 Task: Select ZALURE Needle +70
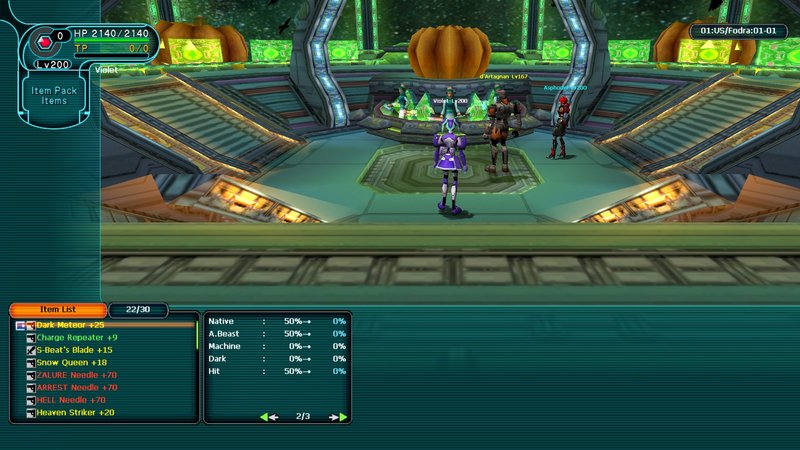point(76,375)
